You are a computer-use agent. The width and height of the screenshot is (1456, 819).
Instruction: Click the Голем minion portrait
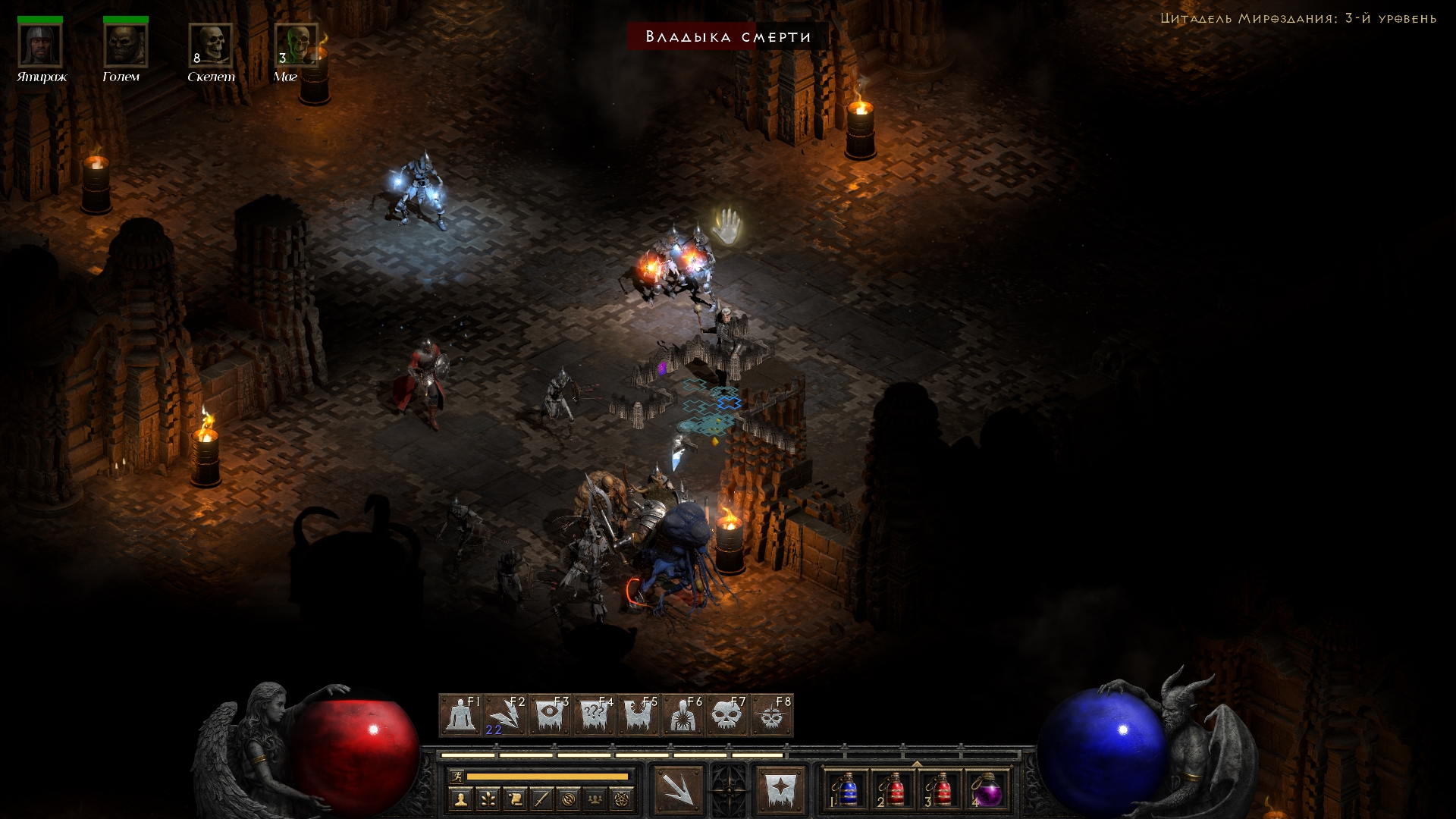125,45
